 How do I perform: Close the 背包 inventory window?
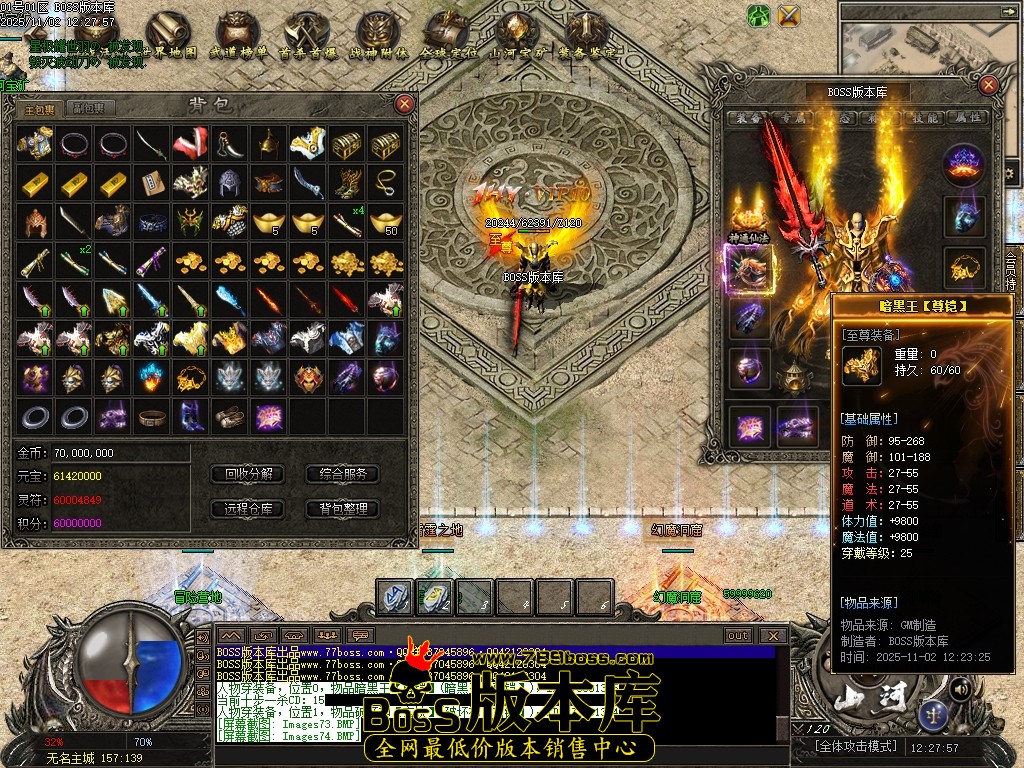tap(404, 104)
